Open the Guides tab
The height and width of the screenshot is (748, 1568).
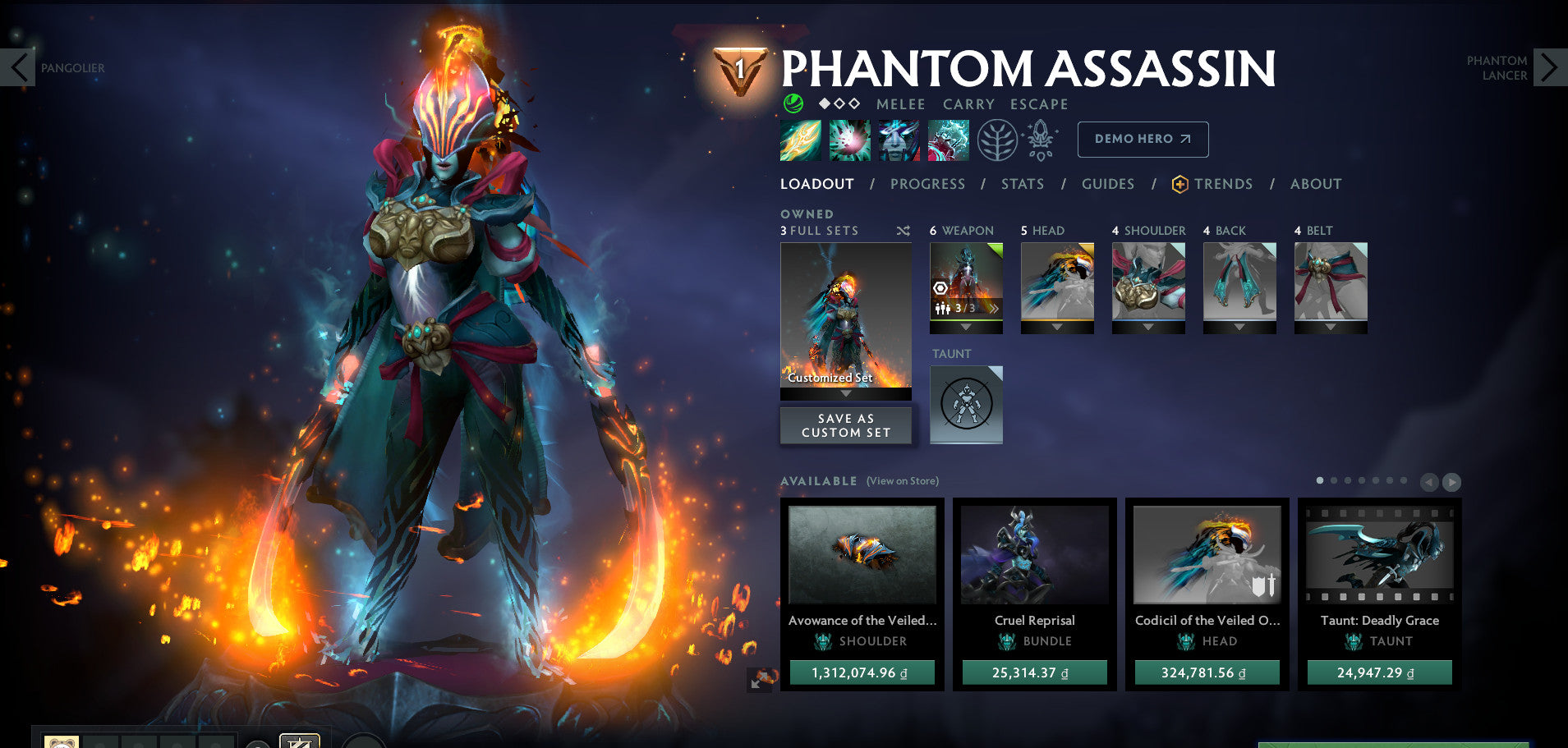pos(1107,184)
